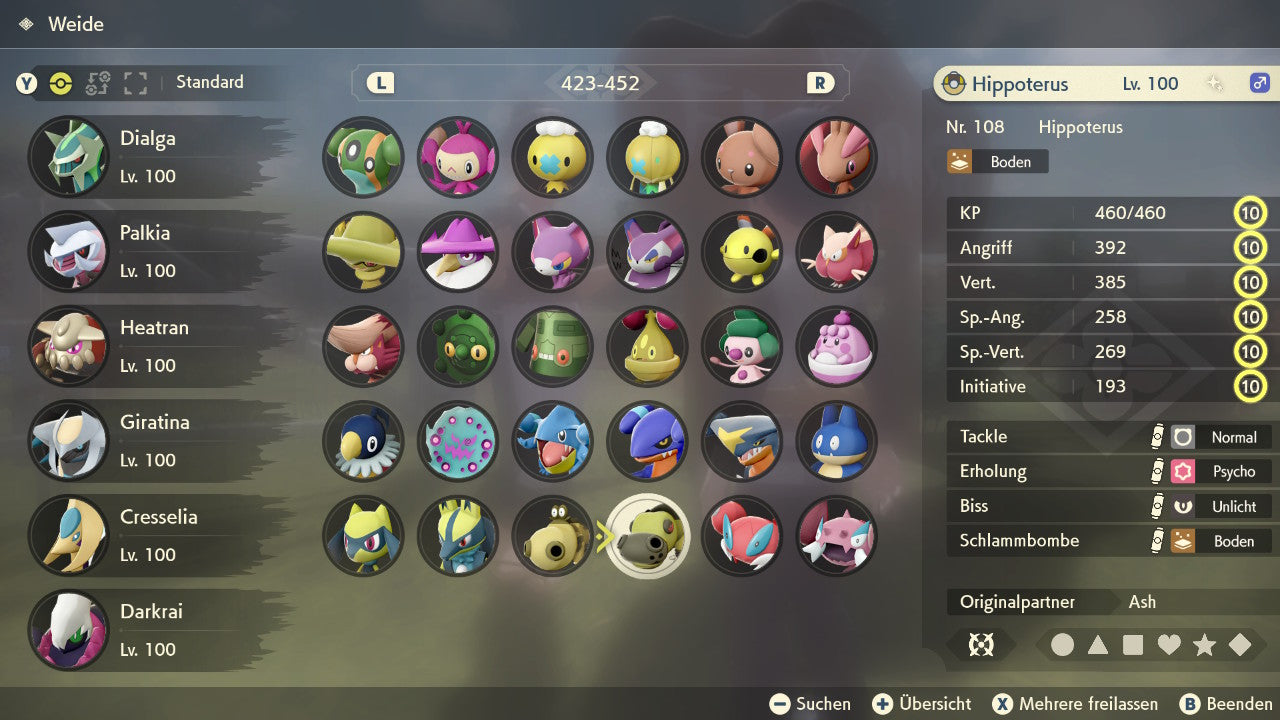Choose the Spiritomb pasture slot
This screenshot has width=1280, height=720.
458,441
